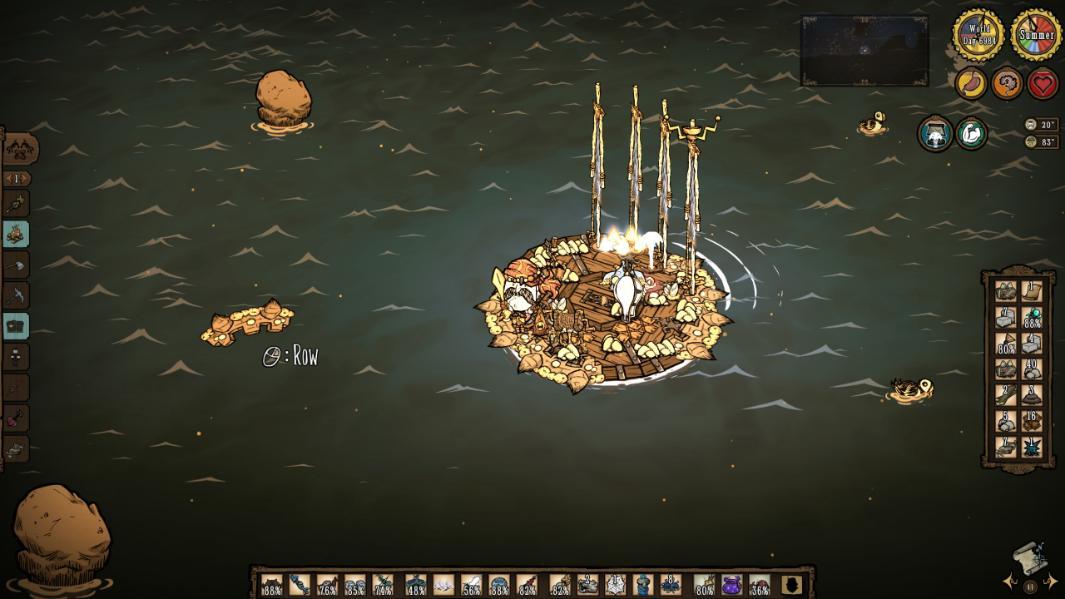Change the pinned recipe page number
1065x599 pixels.
pyautogui.click(x=17, y=178)
